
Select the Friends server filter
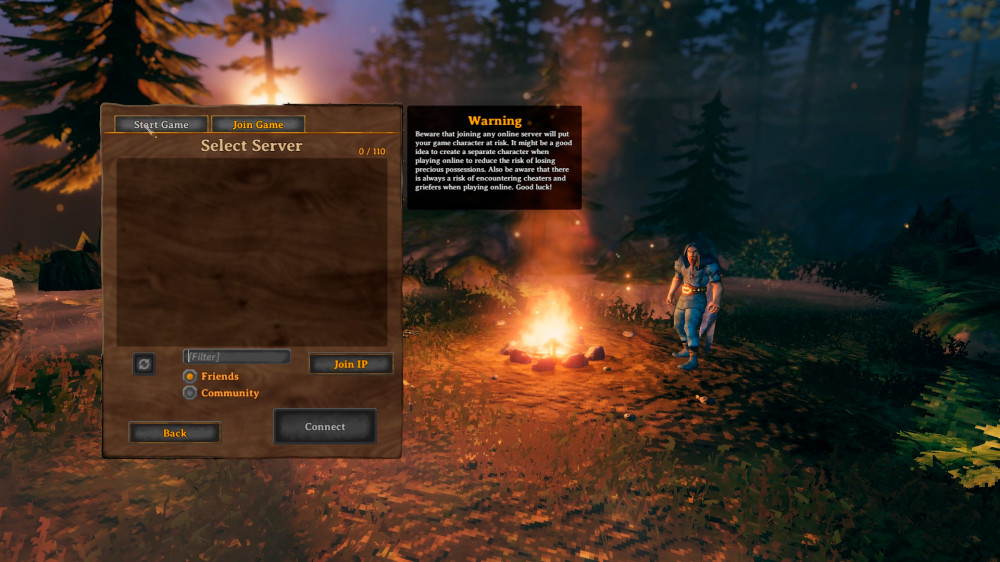(190, 376)
